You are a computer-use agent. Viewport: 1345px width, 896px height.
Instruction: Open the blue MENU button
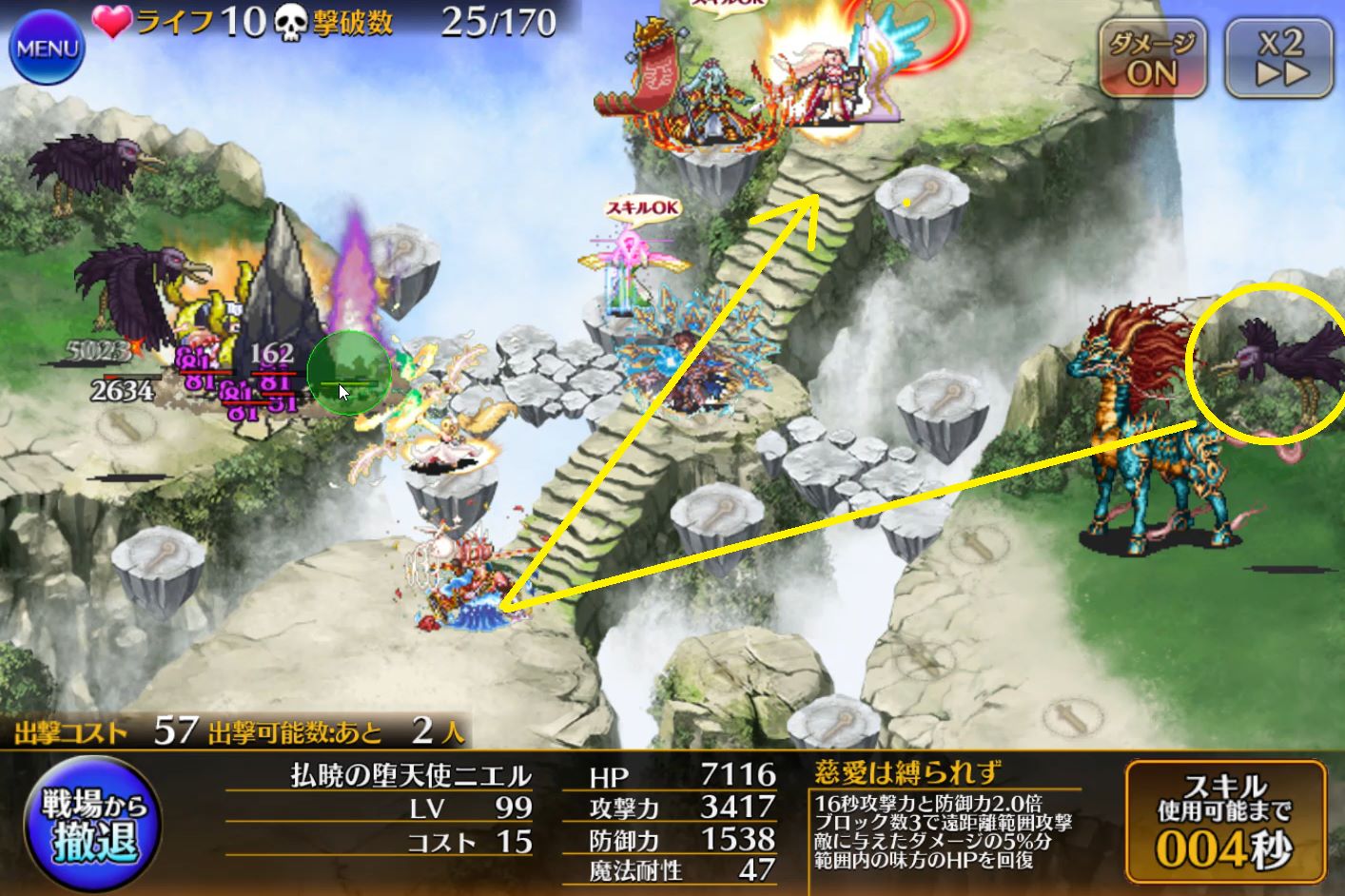(x=46, y=47)
